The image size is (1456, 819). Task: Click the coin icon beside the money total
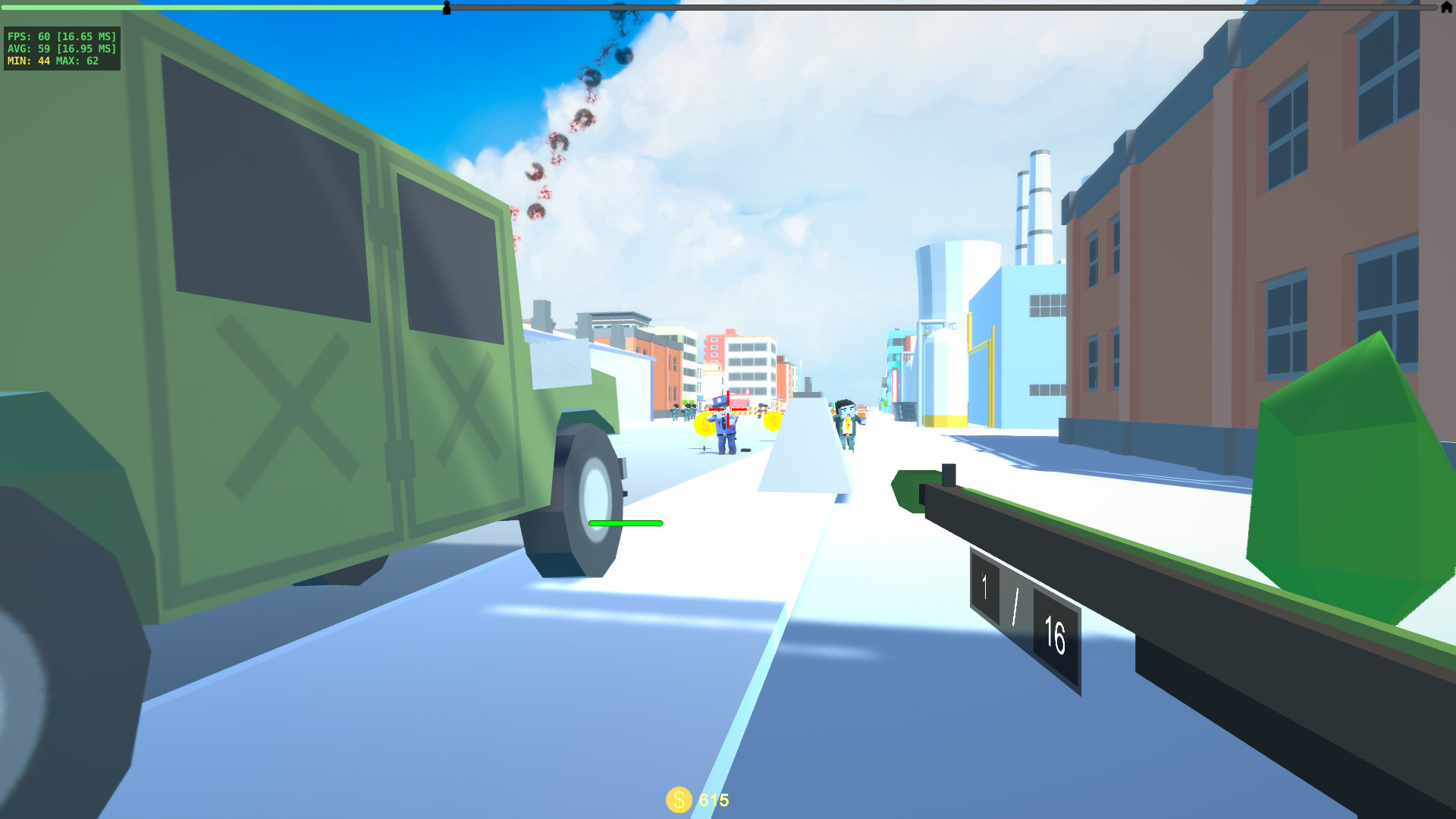tap(679, 800)
